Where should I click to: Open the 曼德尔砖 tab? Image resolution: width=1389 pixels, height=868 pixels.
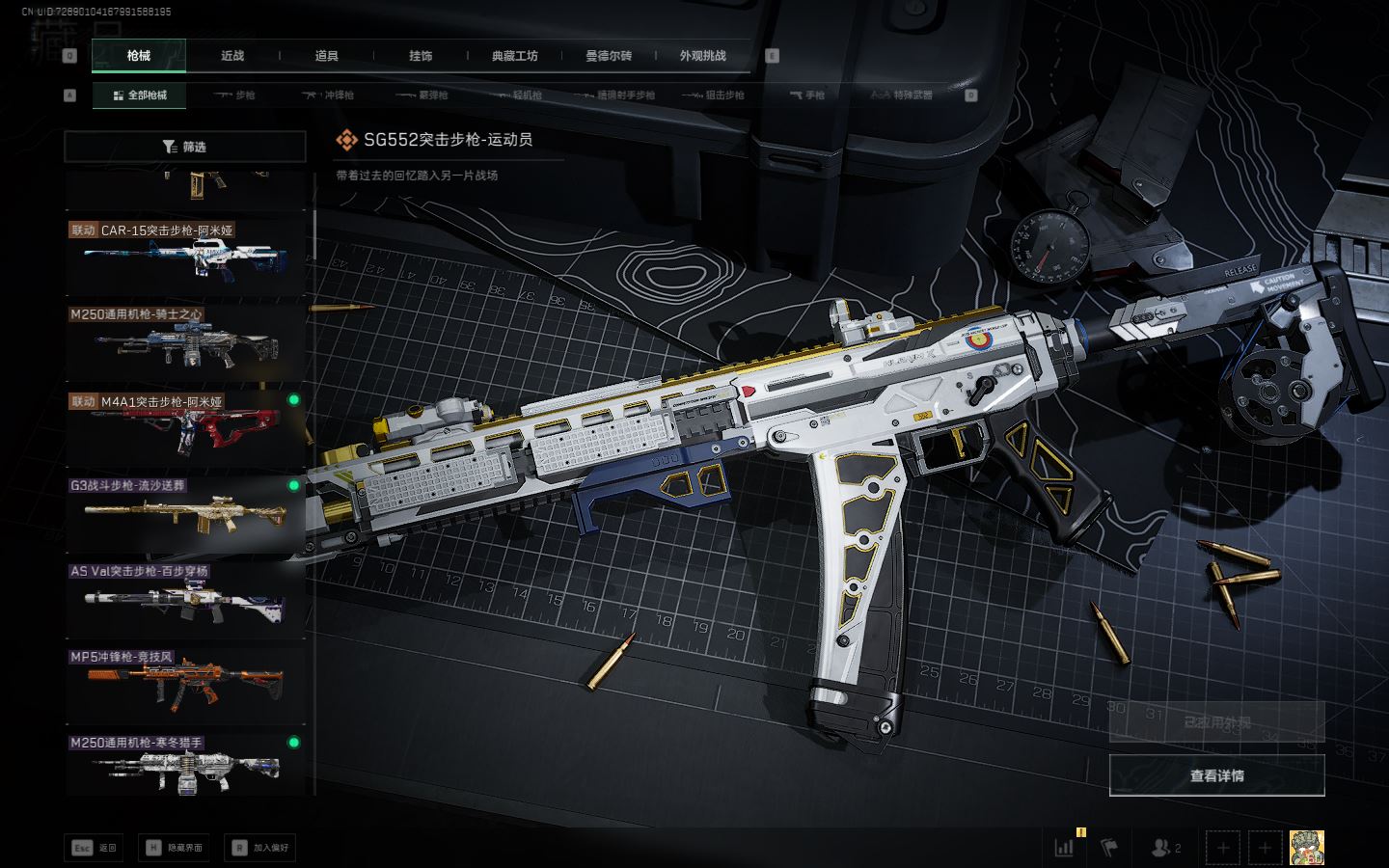point(609,56)
